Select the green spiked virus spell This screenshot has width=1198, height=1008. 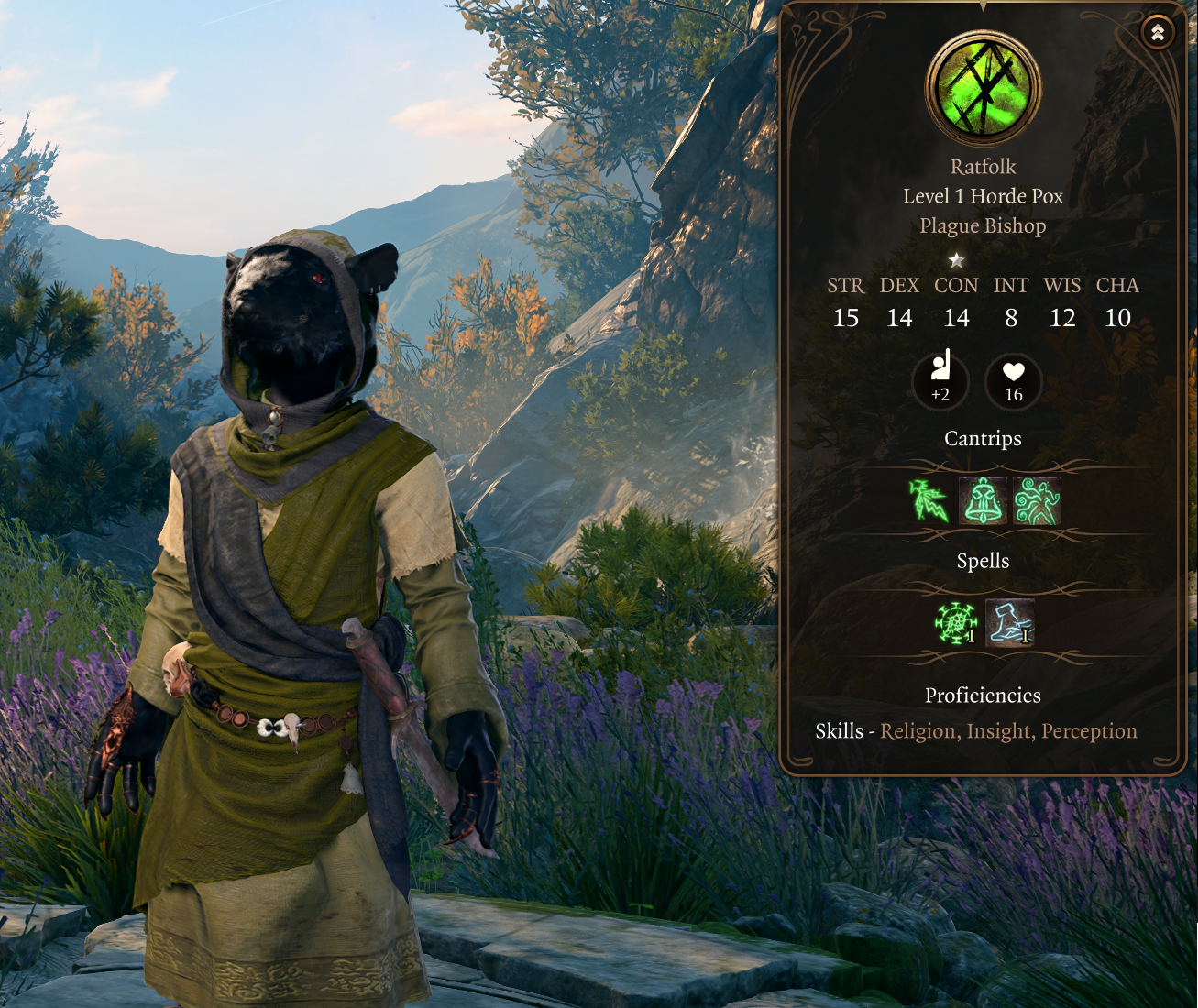click(955, 623)
